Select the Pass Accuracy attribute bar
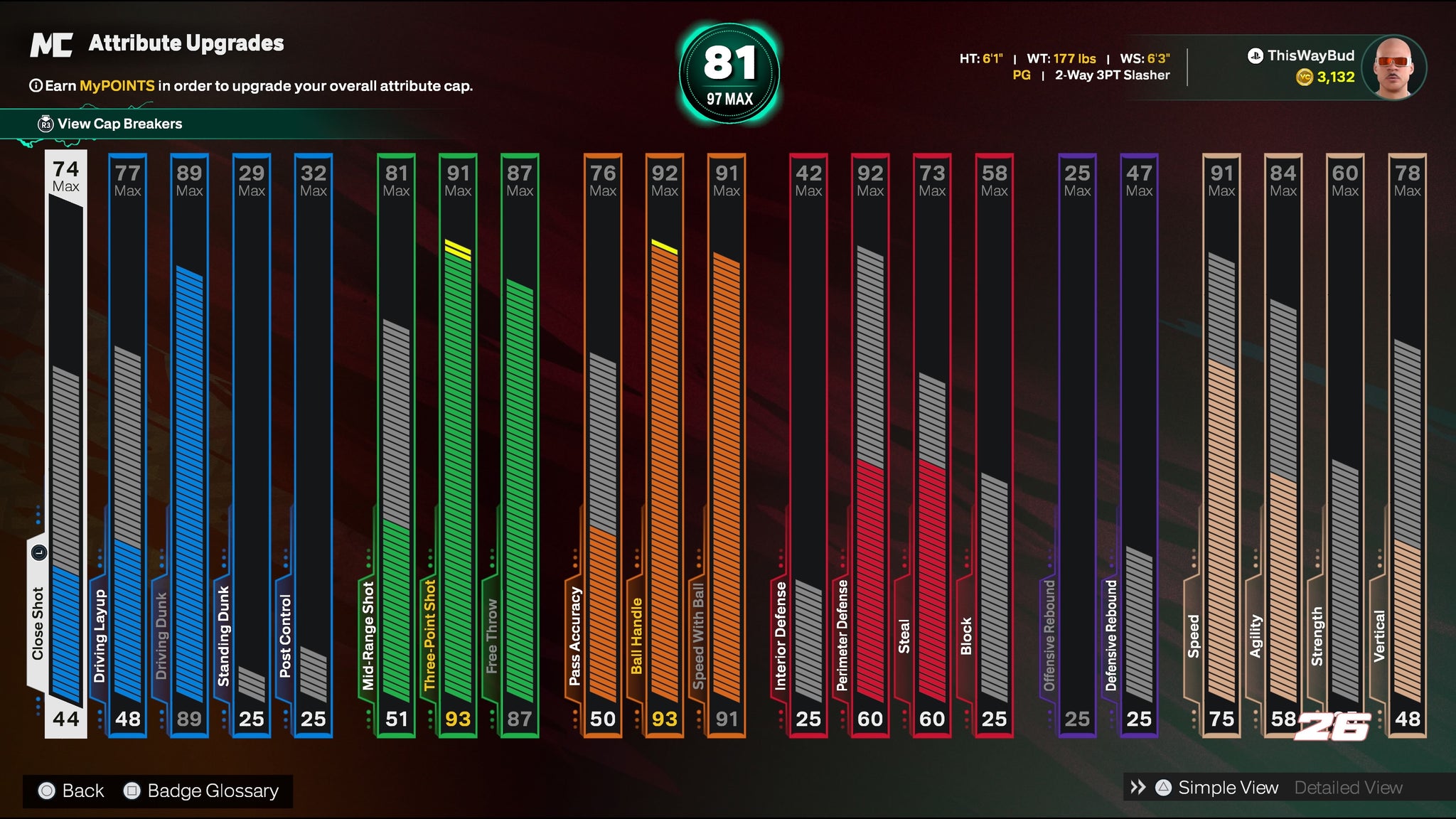 603,444
